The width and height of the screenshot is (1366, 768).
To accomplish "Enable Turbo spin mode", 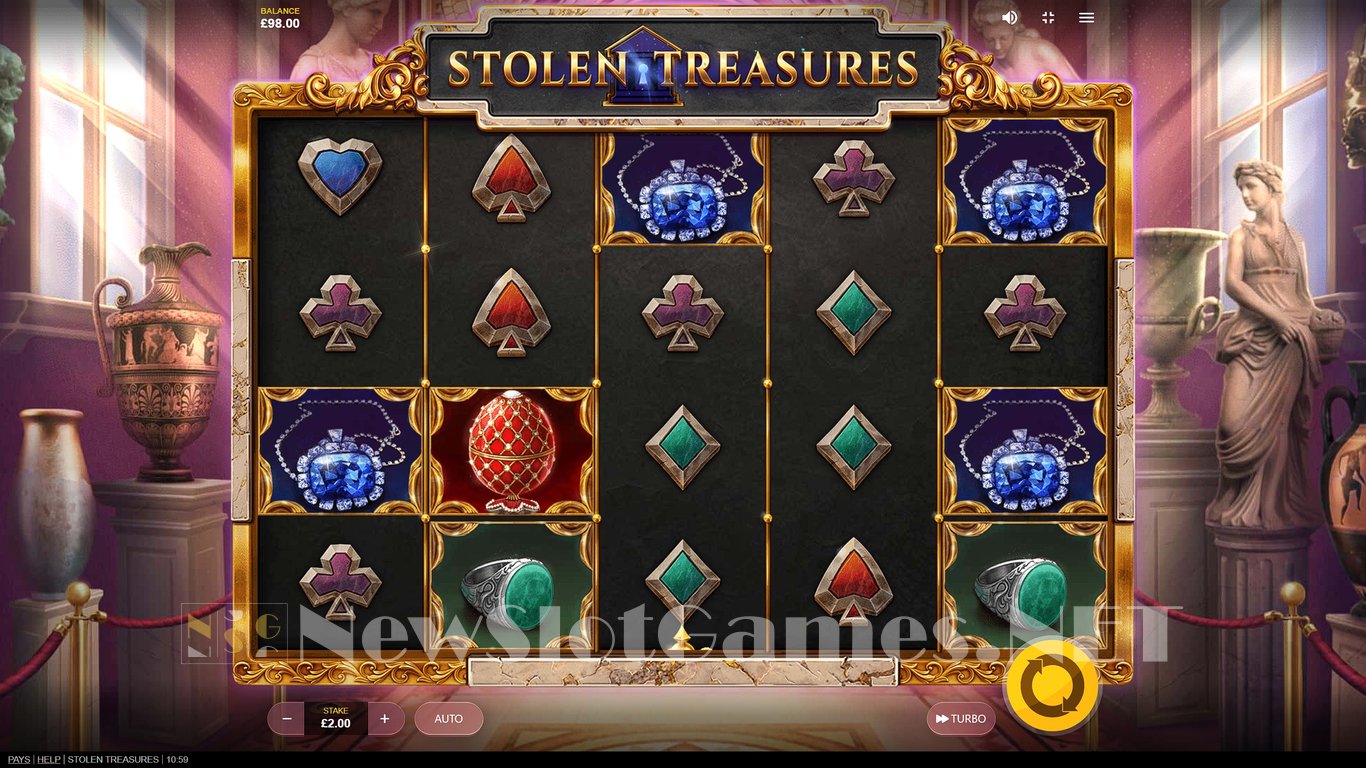I will click(960, 718).
